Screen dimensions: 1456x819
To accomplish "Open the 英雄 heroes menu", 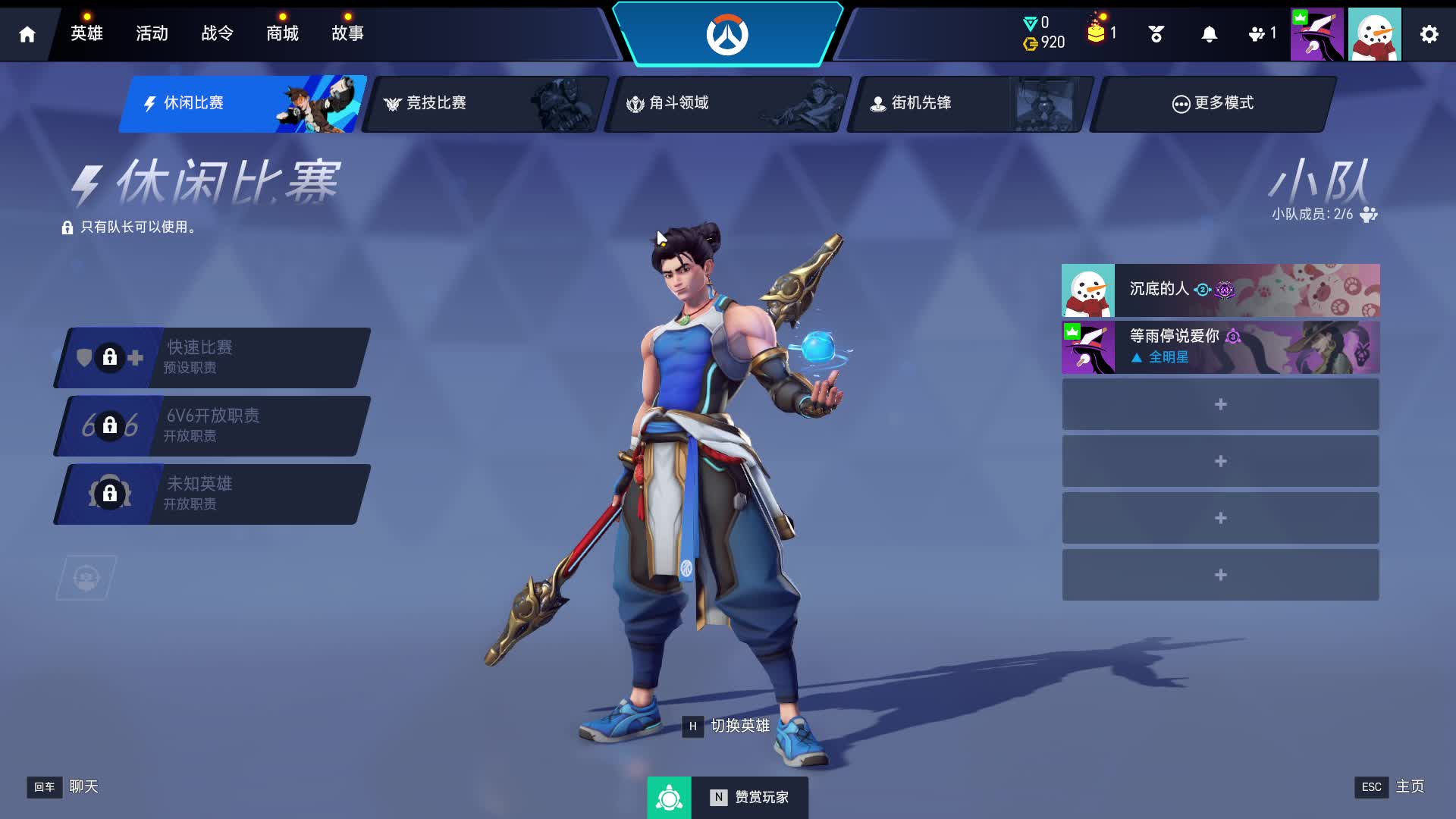I will pos(86,33).
